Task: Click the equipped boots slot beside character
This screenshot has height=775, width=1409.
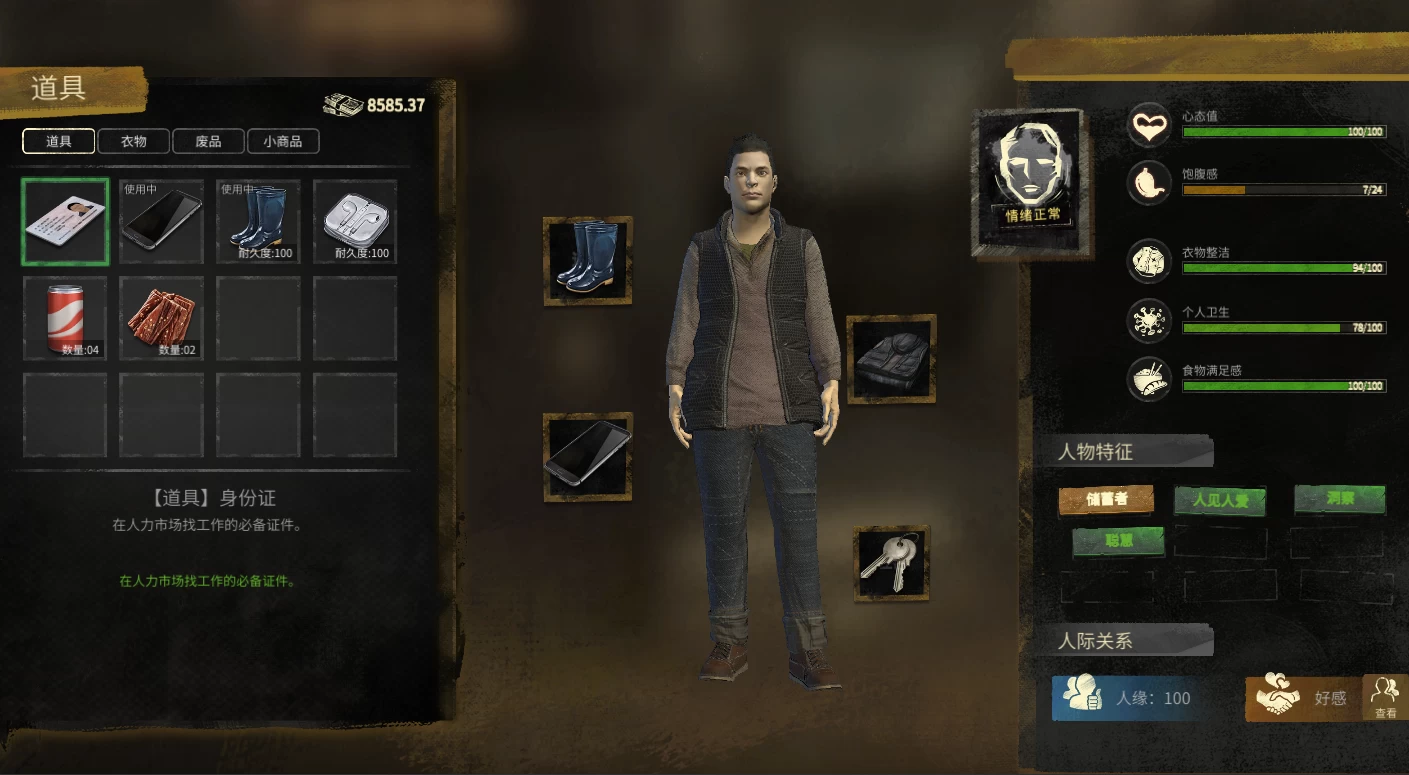Action: coord(588,260)
